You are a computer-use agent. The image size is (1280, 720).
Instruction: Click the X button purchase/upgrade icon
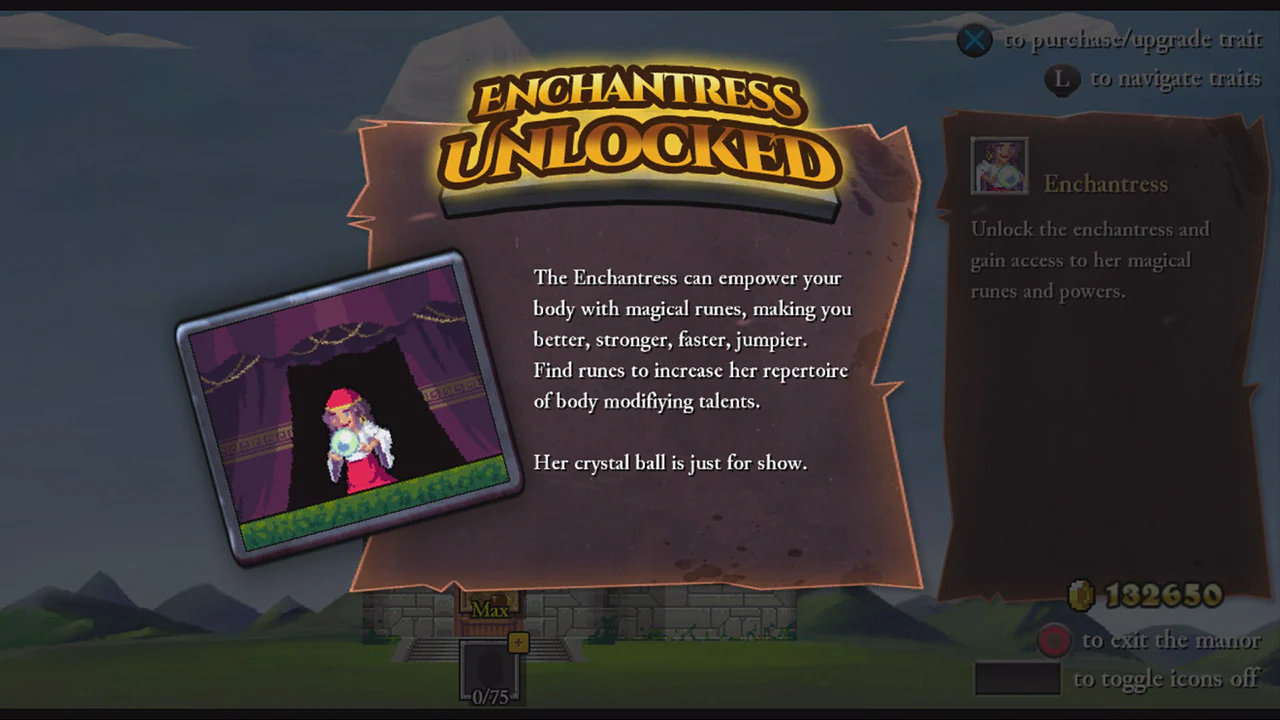[x=974, y=40]
